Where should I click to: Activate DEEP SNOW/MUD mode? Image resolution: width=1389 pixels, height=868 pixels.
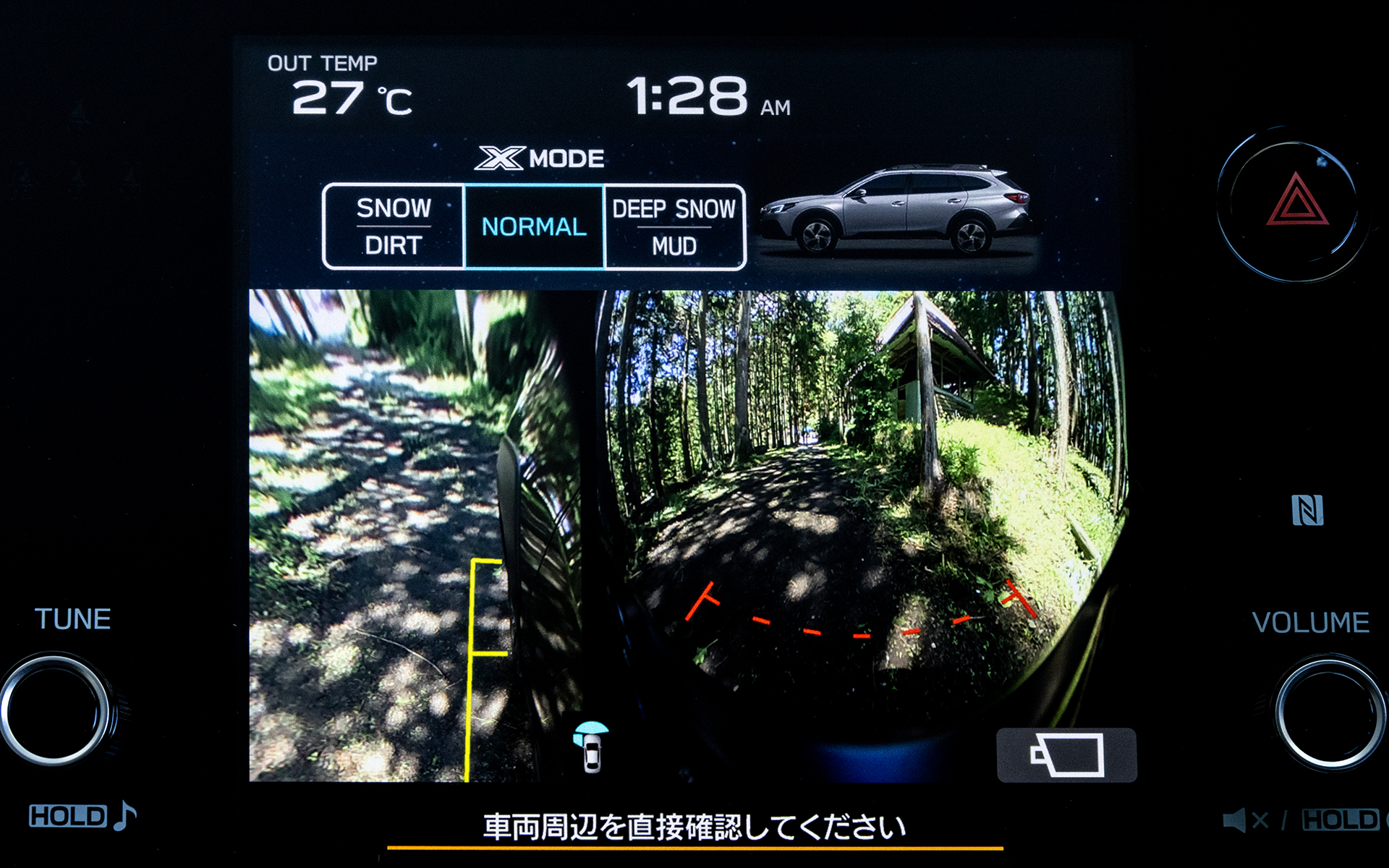click(x=674, y=226)
